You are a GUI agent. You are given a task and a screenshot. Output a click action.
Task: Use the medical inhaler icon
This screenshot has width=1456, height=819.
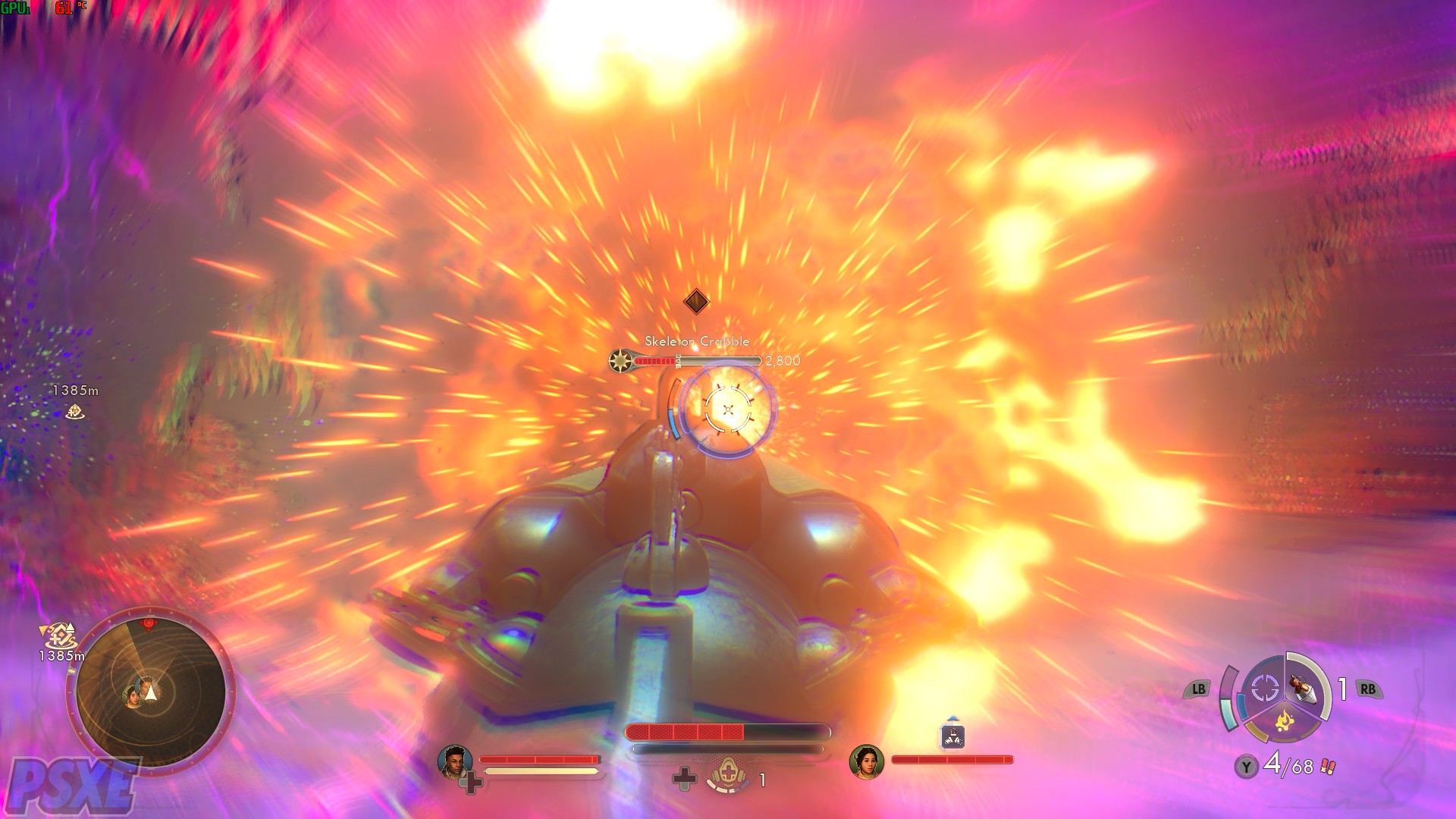(x=728, y=777)
